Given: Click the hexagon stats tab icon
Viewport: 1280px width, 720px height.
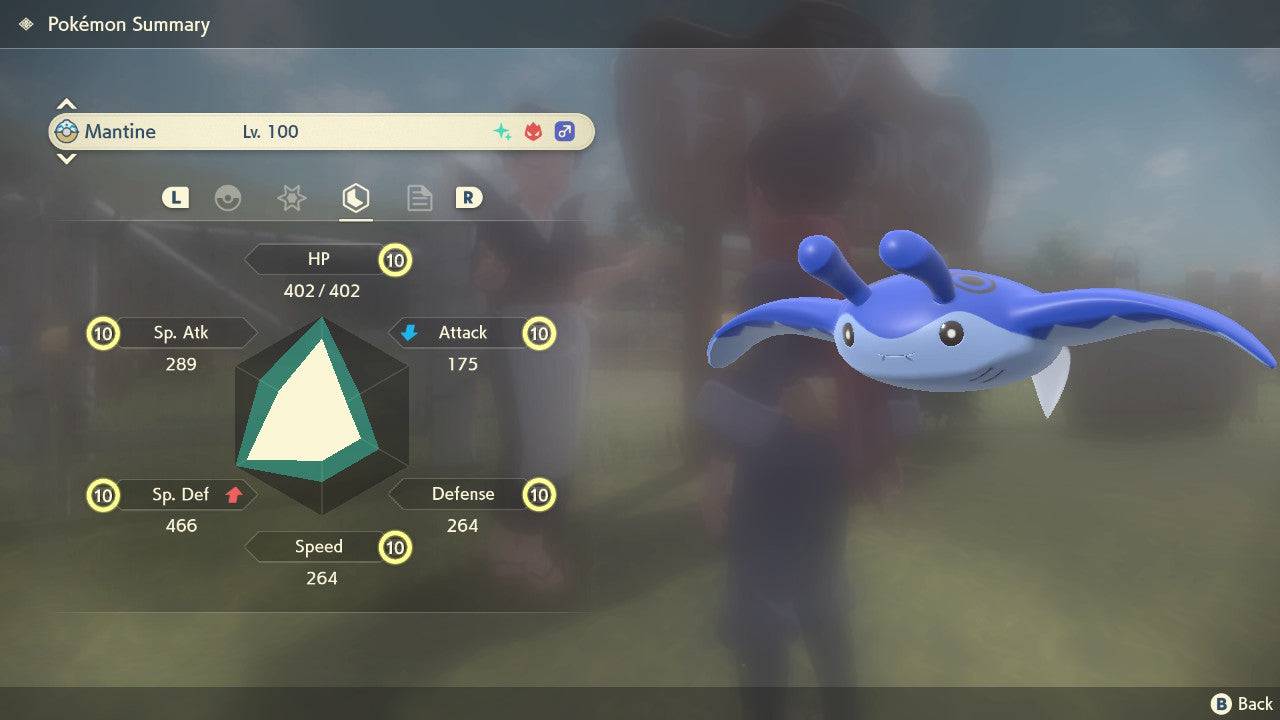Looking at the screenshot, I should tap(356, 197).
